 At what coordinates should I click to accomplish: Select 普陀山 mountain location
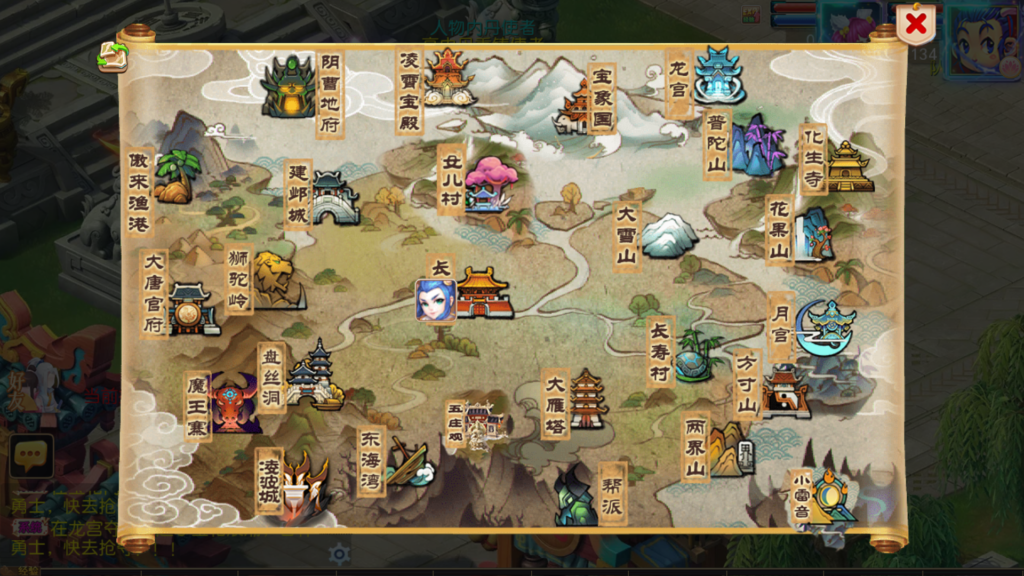(x=755, y=146)
